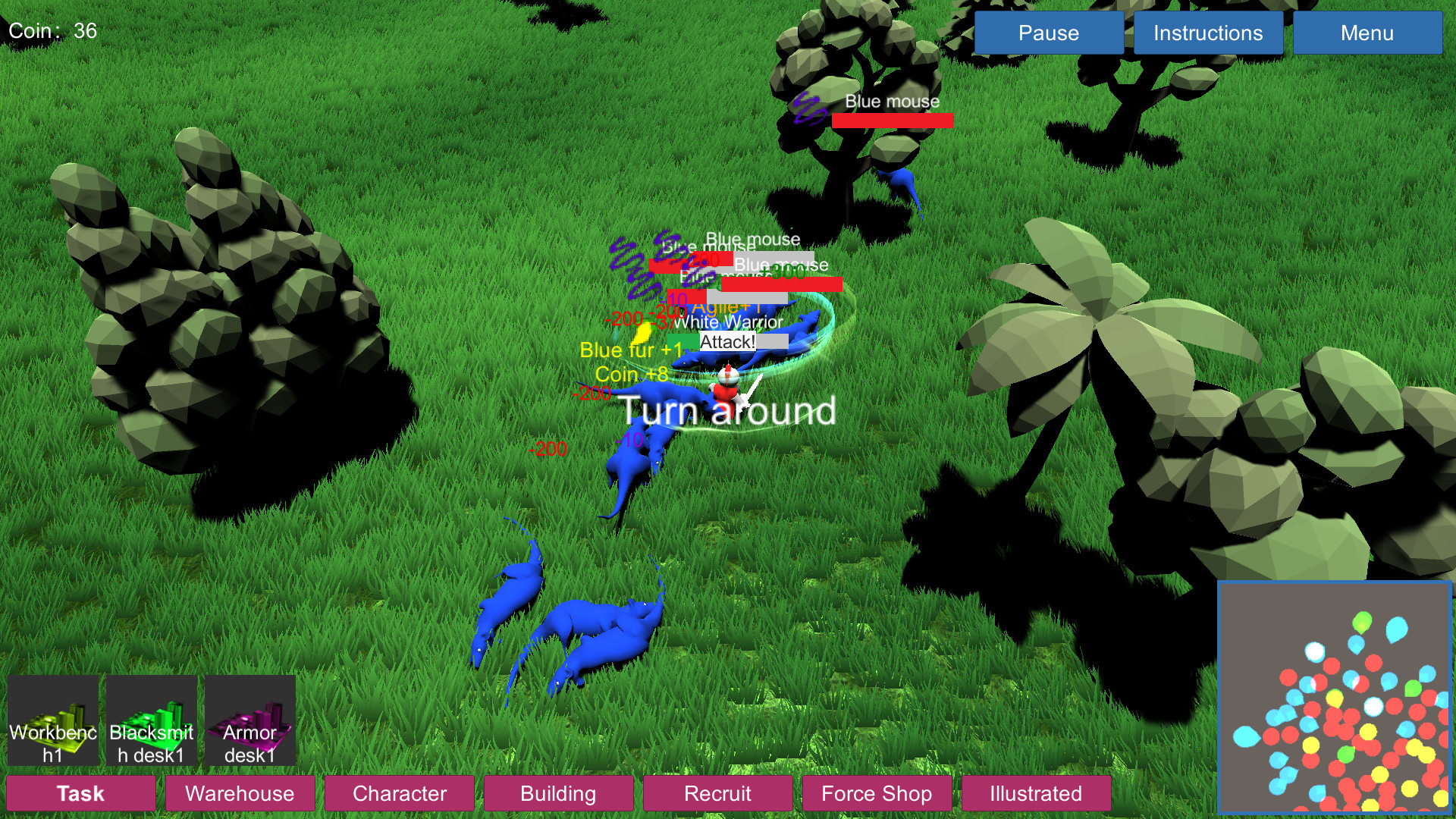Open the Illustrated collection
The width and height of the screenshot is (1456, 819).
coord(1034,794)
